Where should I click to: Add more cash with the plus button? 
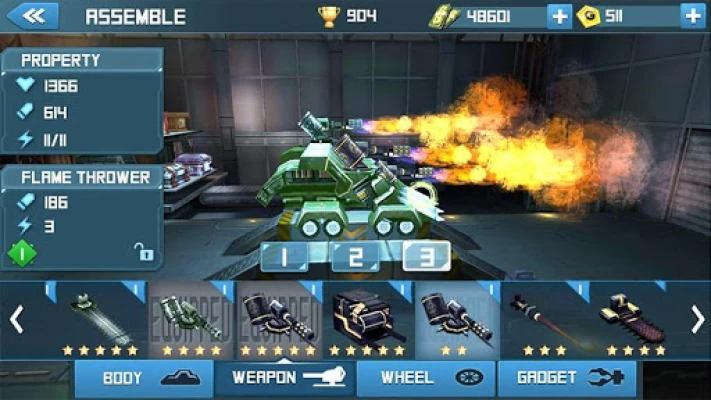560,16
